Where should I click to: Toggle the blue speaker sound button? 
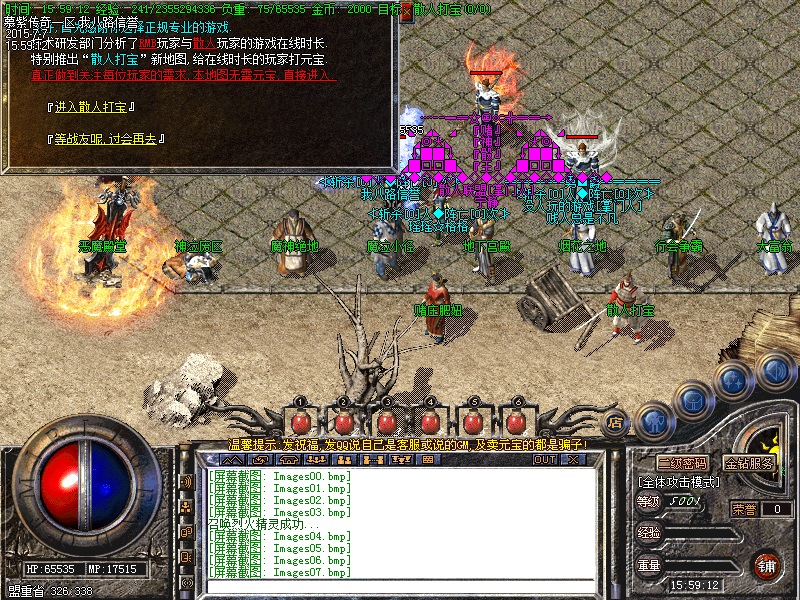click(x=773, y=370)
